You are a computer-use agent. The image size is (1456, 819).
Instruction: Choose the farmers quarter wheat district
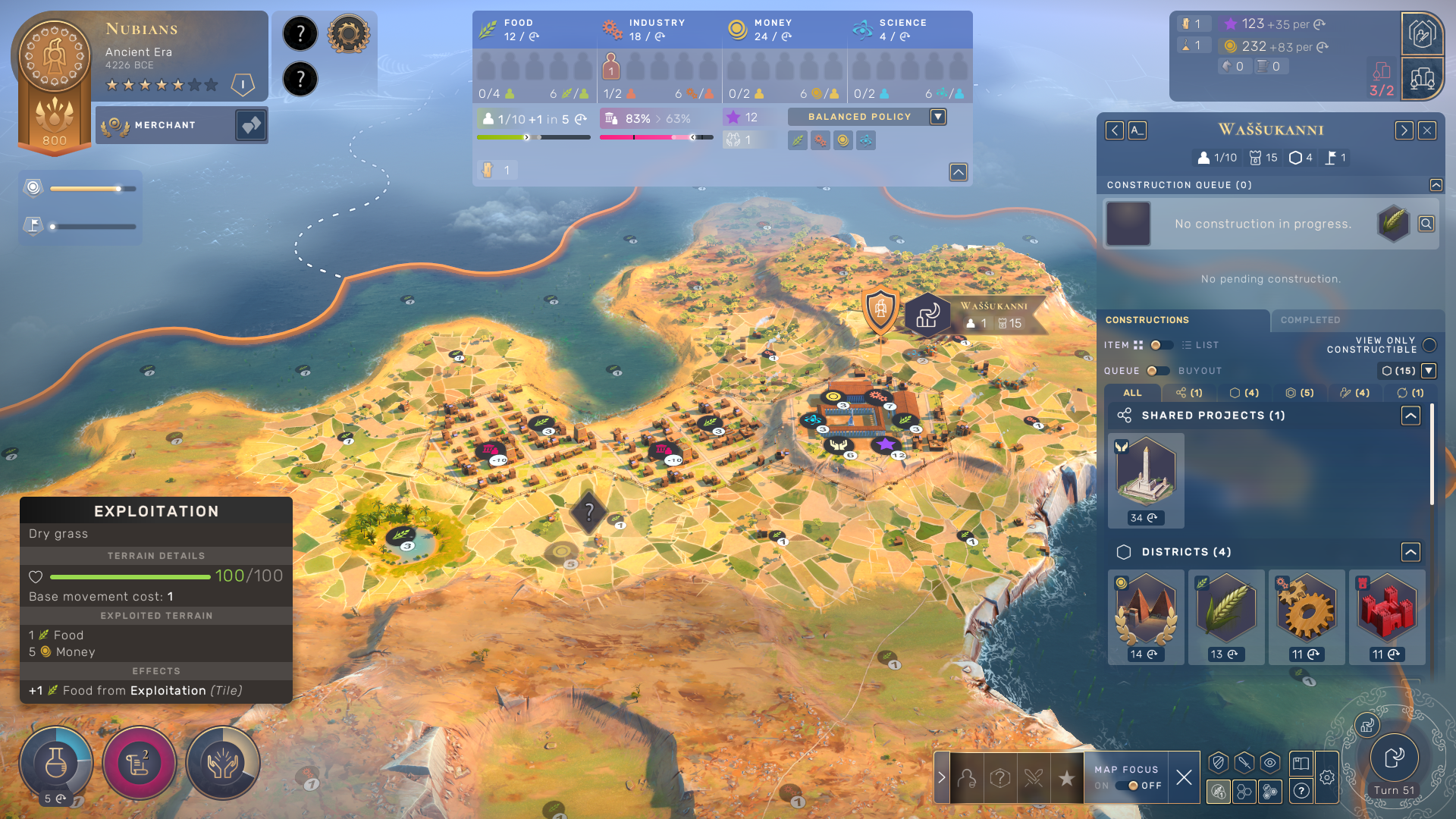click(1226, 609)
